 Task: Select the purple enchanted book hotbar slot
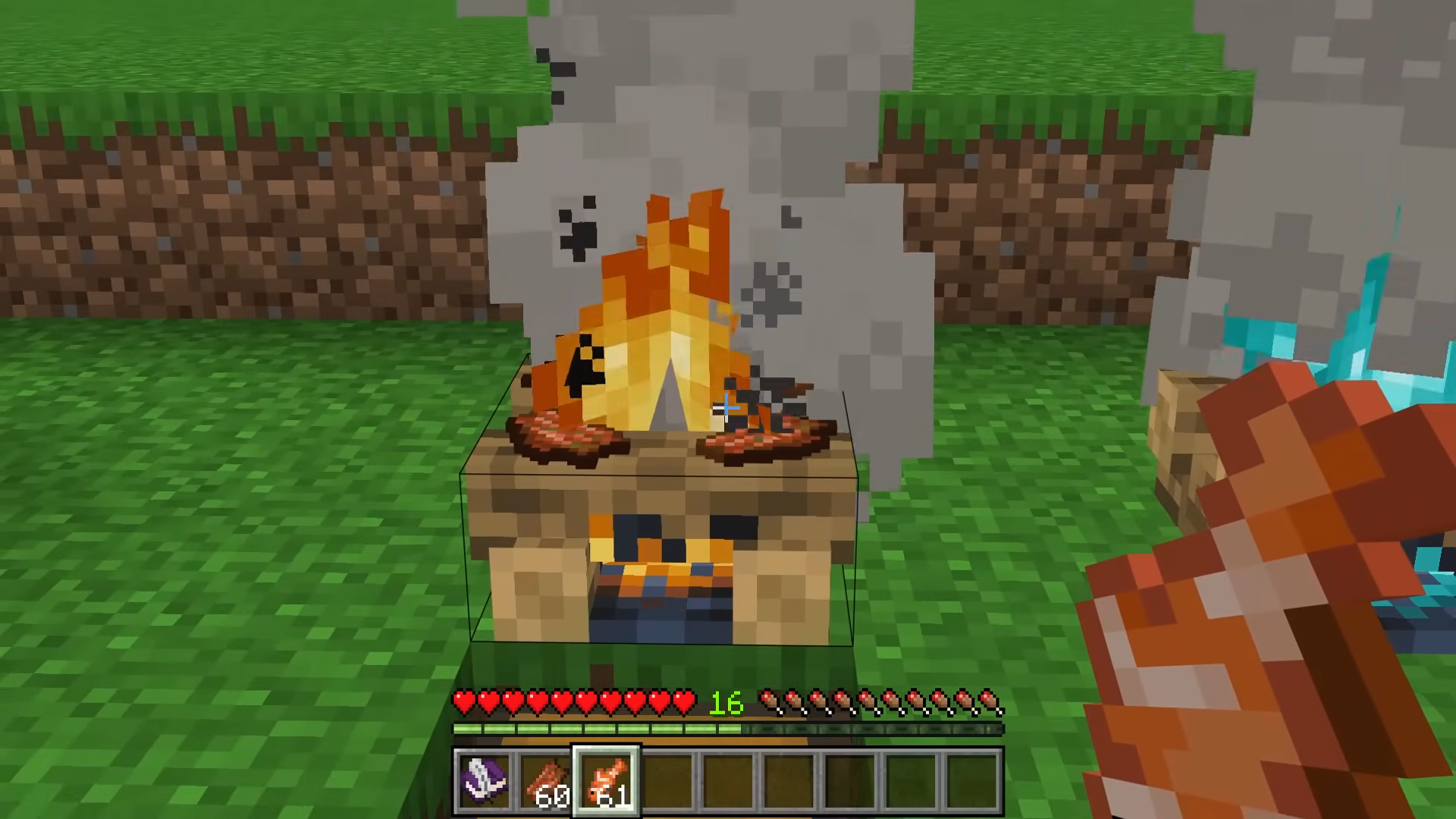point(485,780)
